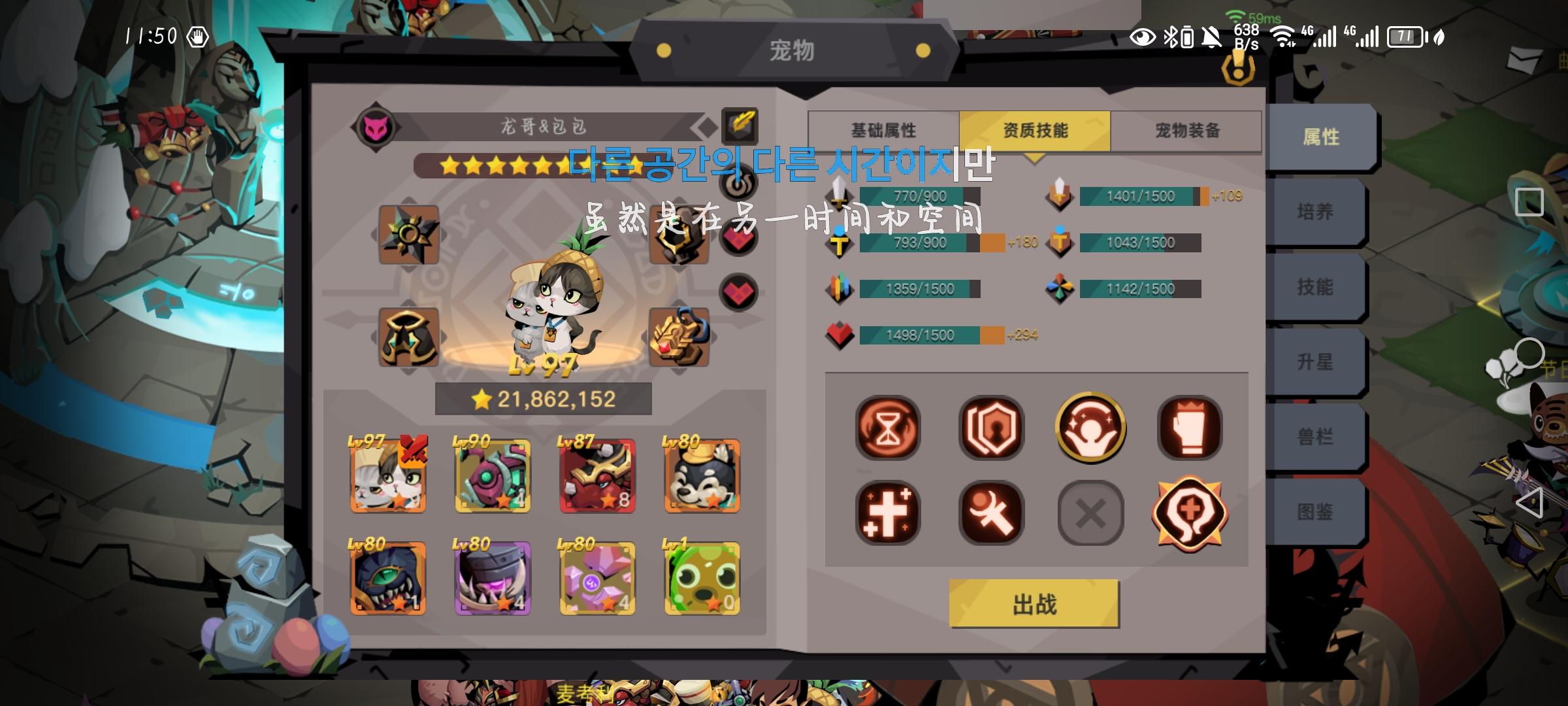This screenshot has width=1568, height=706.
Task: Tap the empty X skill slot
Action: (1090, 512)
